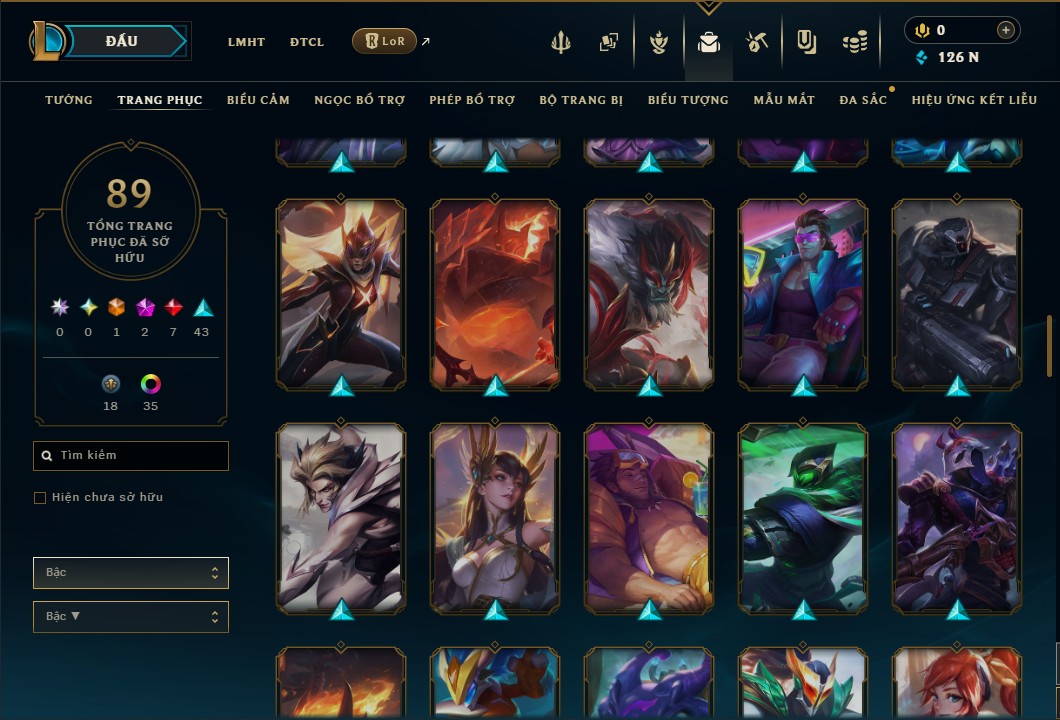The height and width of the screenshot is (720, 1060).
Task: Open the coin stack store icon
Action: [854, 42]
